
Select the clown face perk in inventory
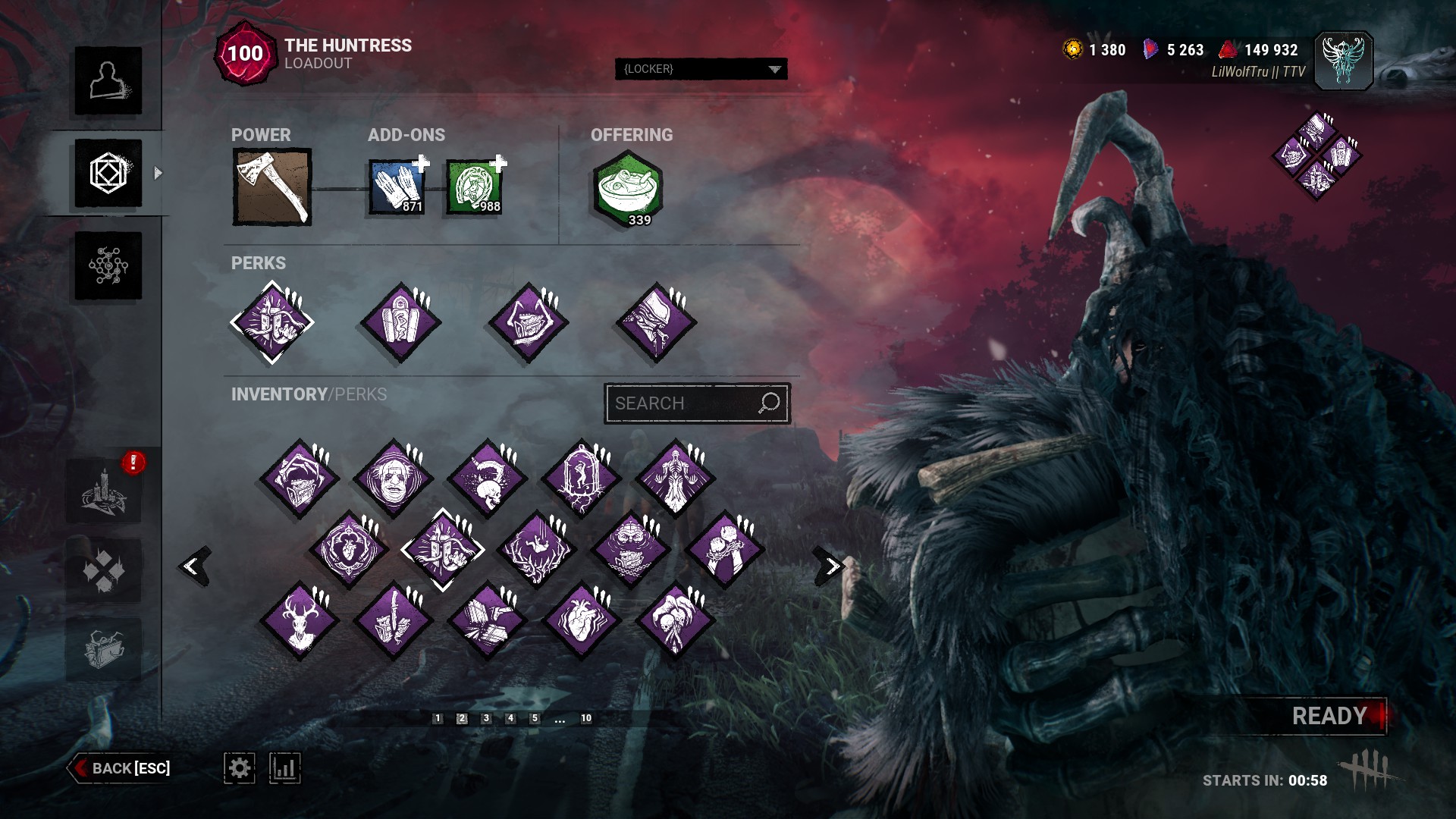(393, 479)
